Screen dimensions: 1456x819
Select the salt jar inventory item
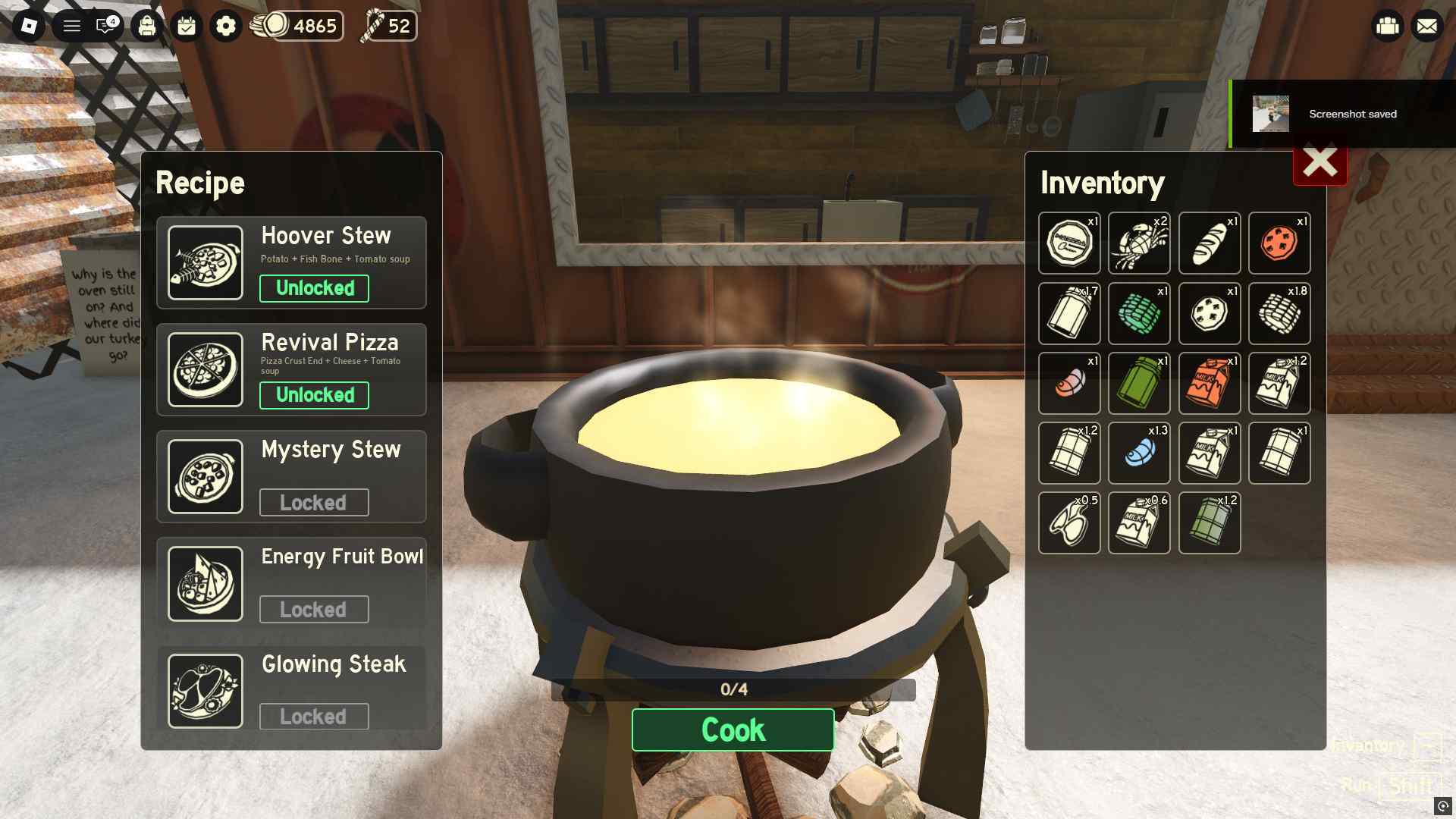(x=1069, y=313)
